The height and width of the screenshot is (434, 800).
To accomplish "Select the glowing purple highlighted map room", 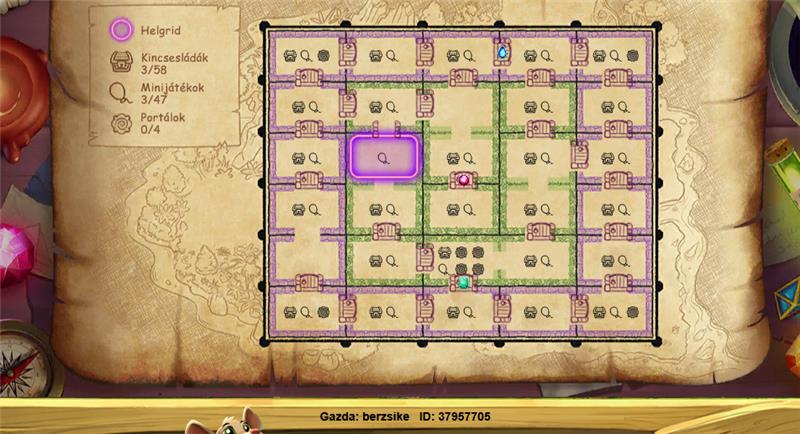I will (x=383, y=157).
